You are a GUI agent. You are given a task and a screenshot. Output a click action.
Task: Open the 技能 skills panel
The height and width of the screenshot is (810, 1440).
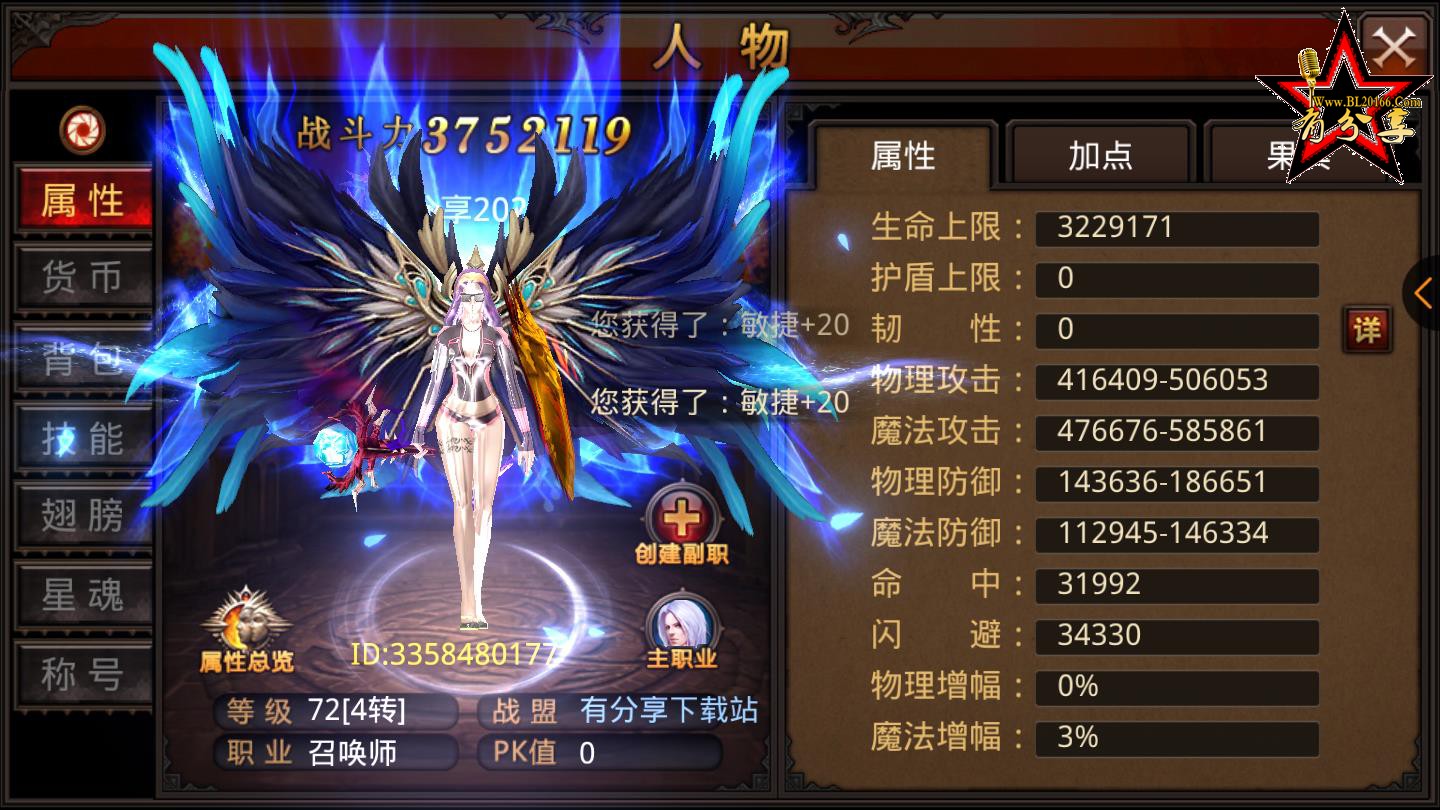(x=82, y=438)
